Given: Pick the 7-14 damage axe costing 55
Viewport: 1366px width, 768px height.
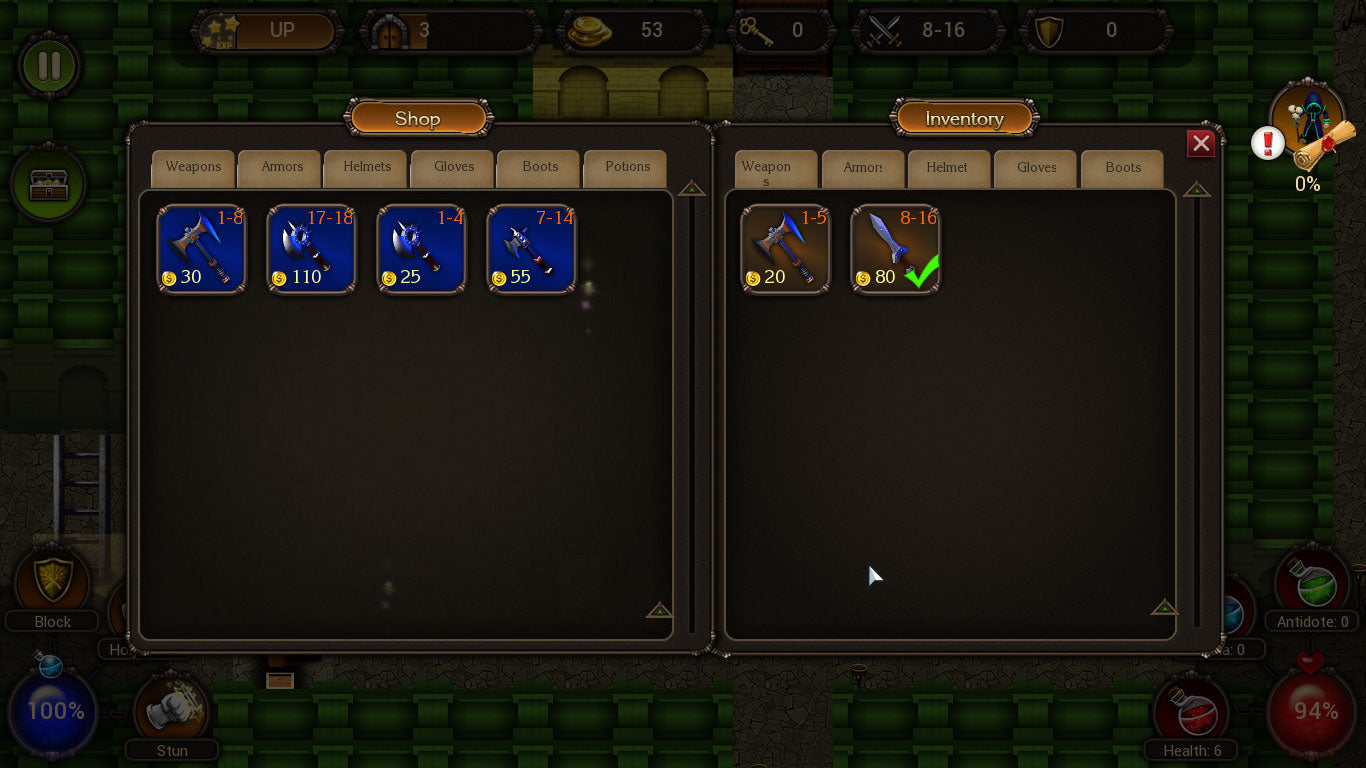Looking at the screenshot, I should coord(532,250).
